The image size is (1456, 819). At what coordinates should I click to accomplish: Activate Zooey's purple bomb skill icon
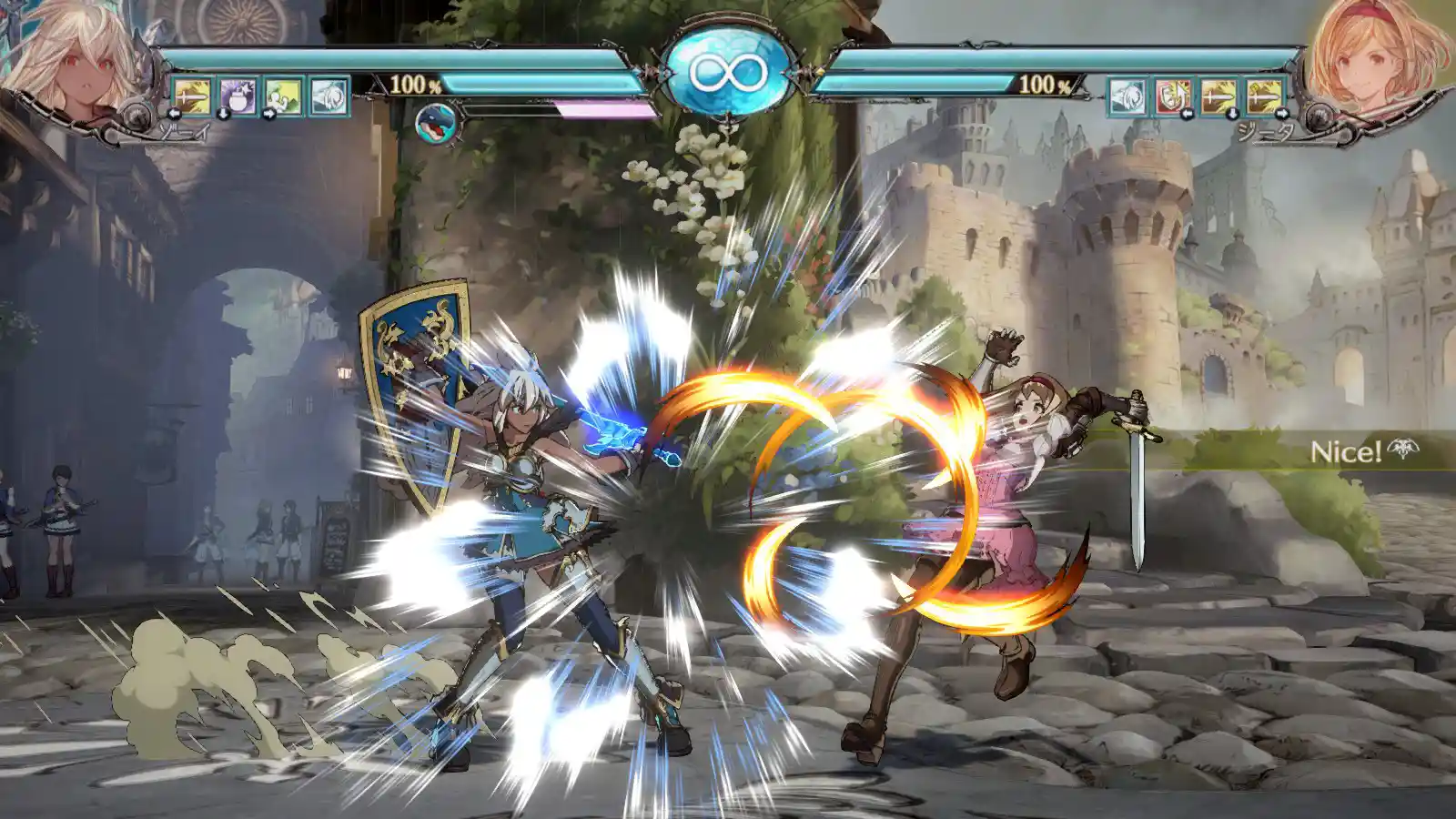(238, 96)
